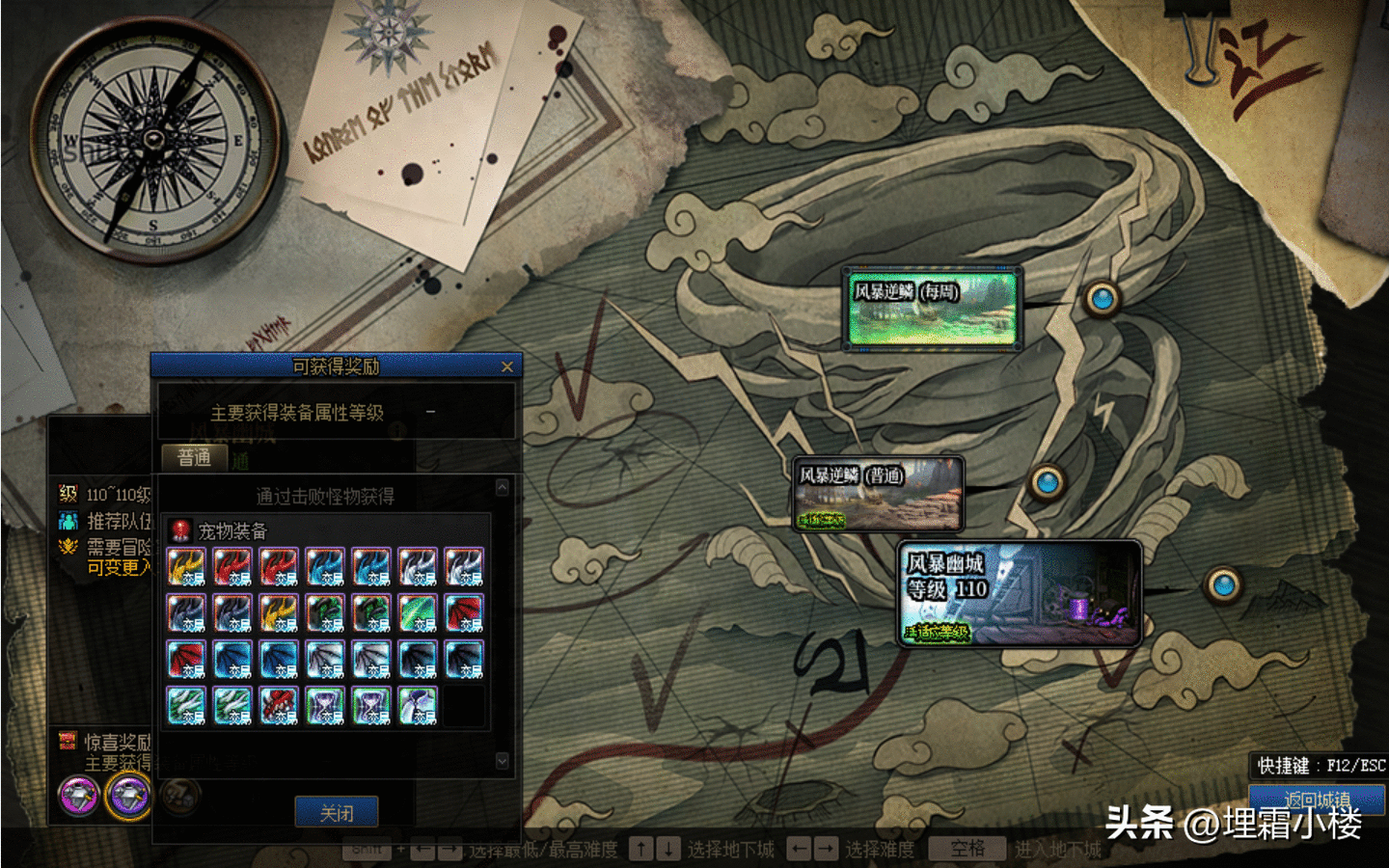Screen dimensions: 1389x868
Task: Click the blue 关闭 button
Action: tap(336, 812)
